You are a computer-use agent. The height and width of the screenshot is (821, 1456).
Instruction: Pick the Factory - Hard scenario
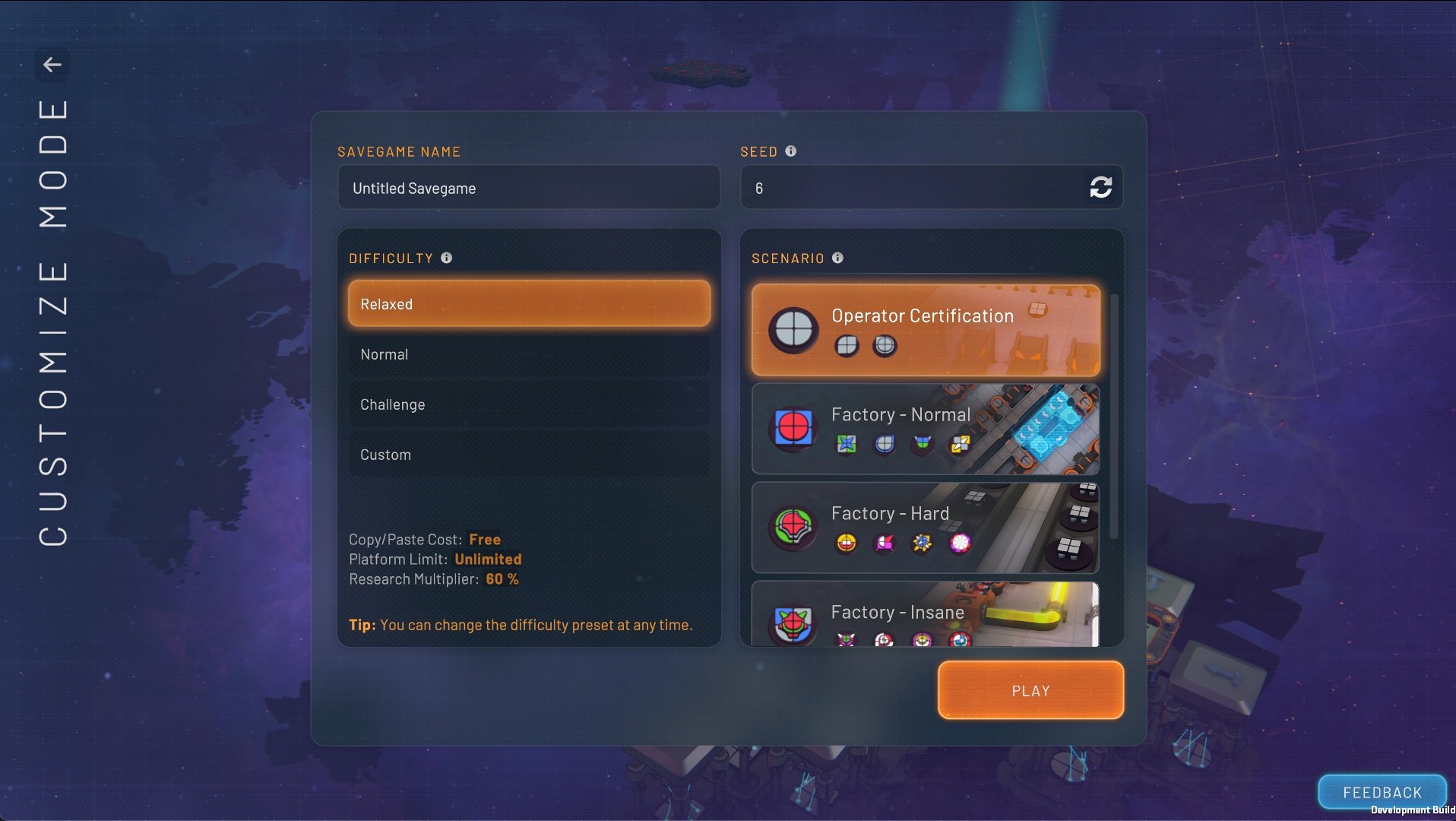click(925, 528)
